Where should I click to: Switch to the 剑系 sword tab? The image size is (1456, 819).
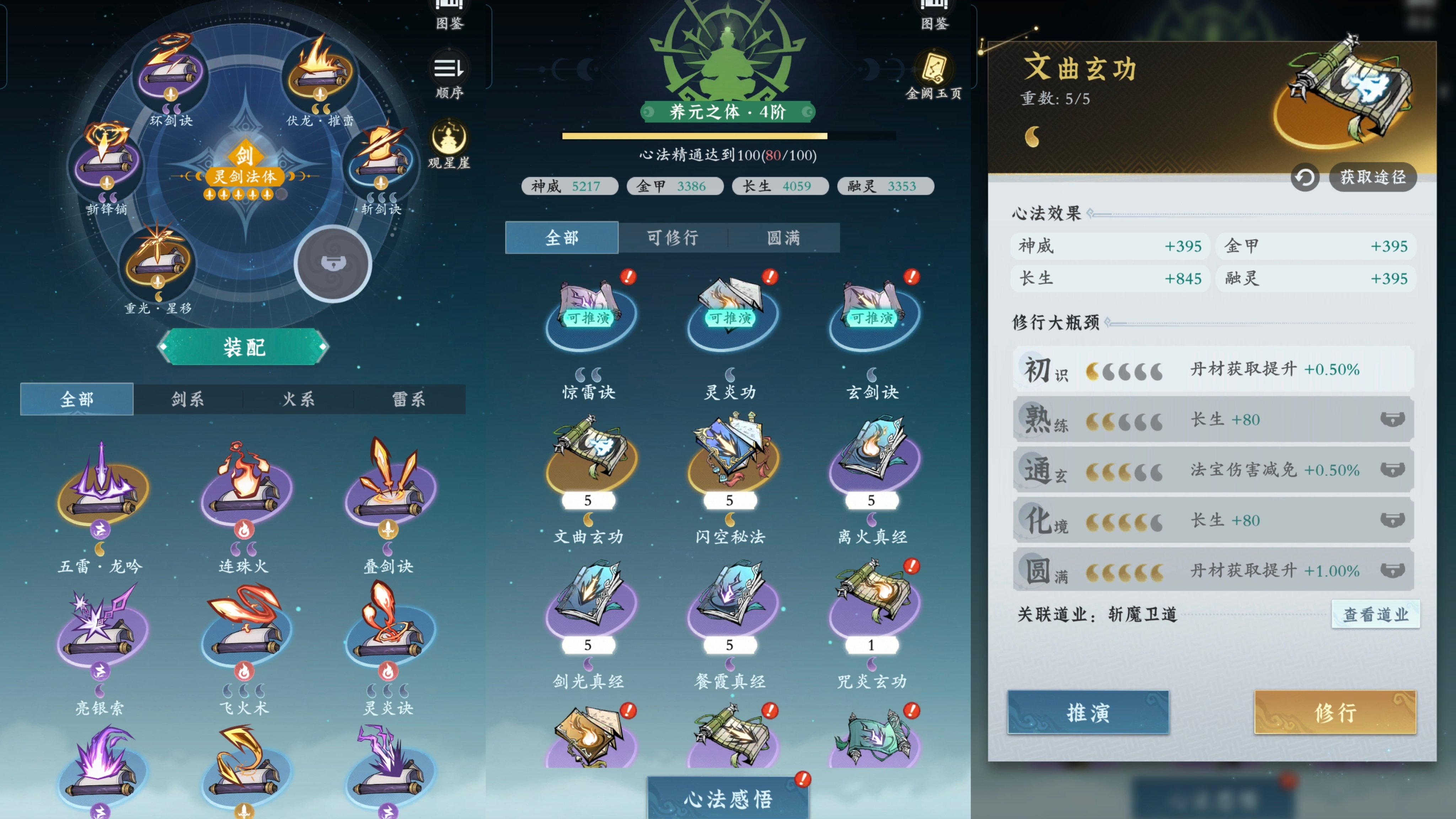click(188, 399)
